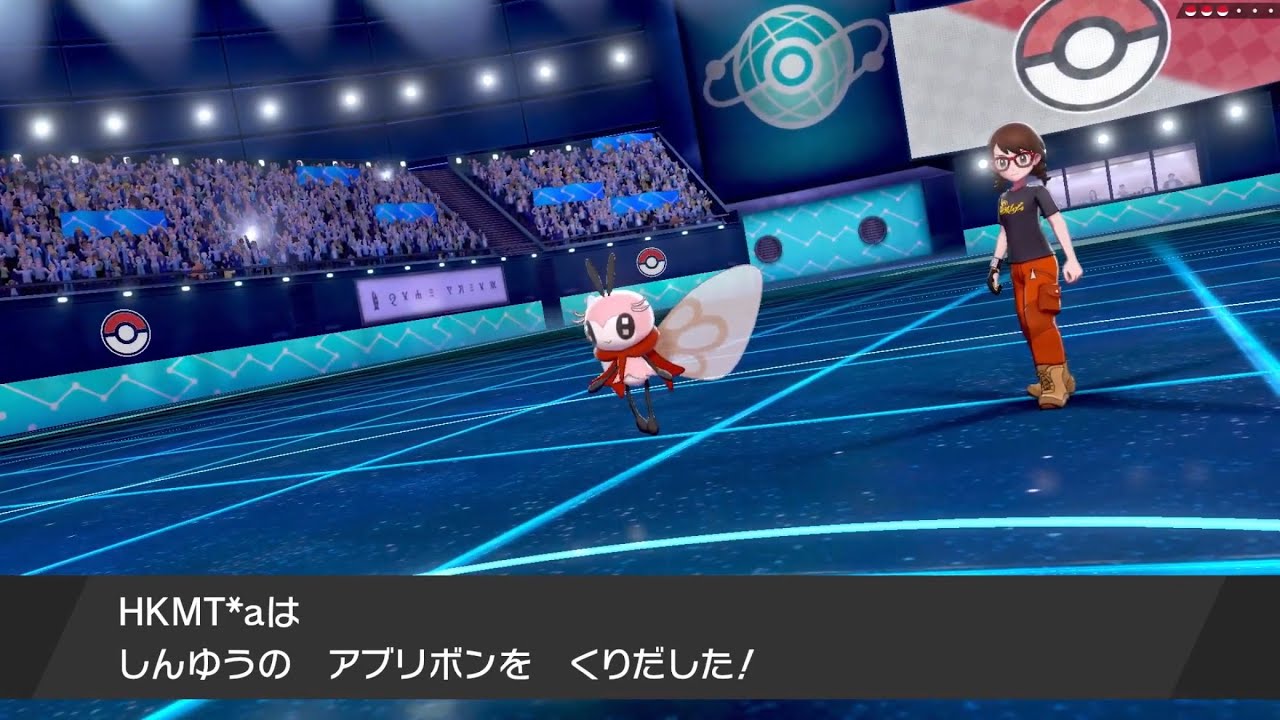Click the fourth empty party slot dot
Viewport: 1280px width, 720px height.
tap(1237, 10)
